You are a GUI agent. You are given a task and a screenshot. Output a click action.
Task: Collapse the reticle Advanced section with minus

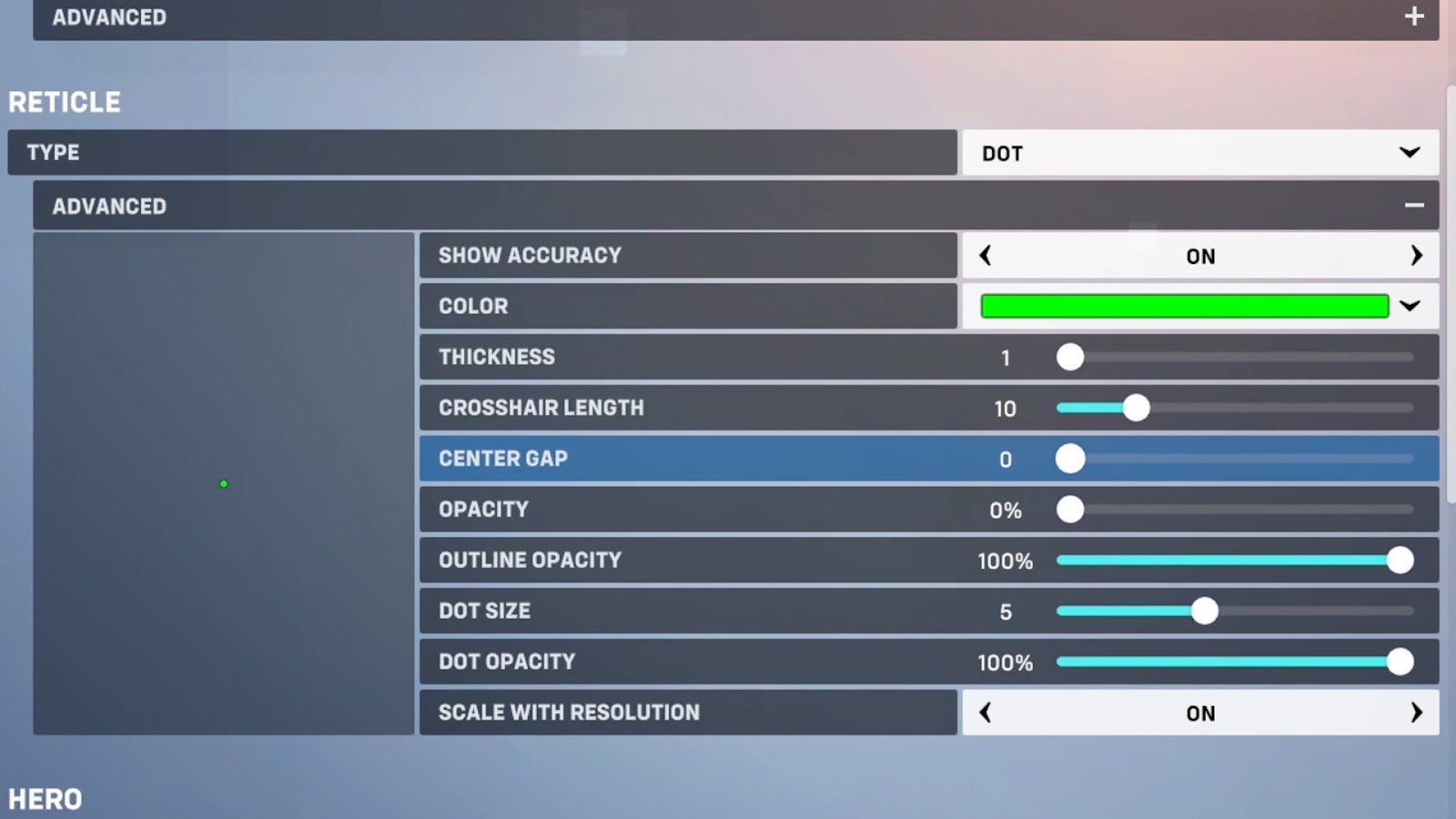coord(1413,206)
